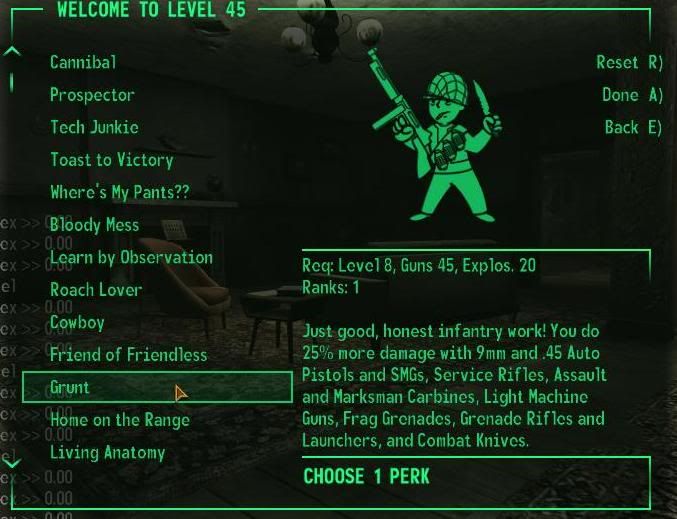
Task: Select Toast to Victory perk
Action: click(x=112, y=160)
